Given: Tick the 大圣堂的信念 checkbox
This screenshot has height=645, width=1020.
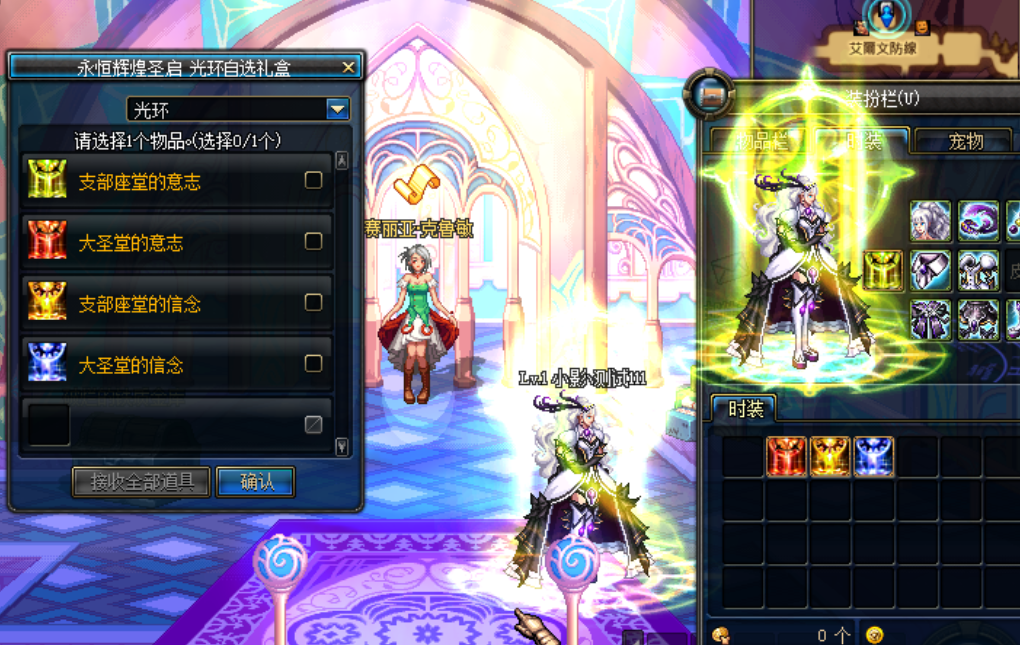Looking at the screenshot, I should click(x=313, y=364).
